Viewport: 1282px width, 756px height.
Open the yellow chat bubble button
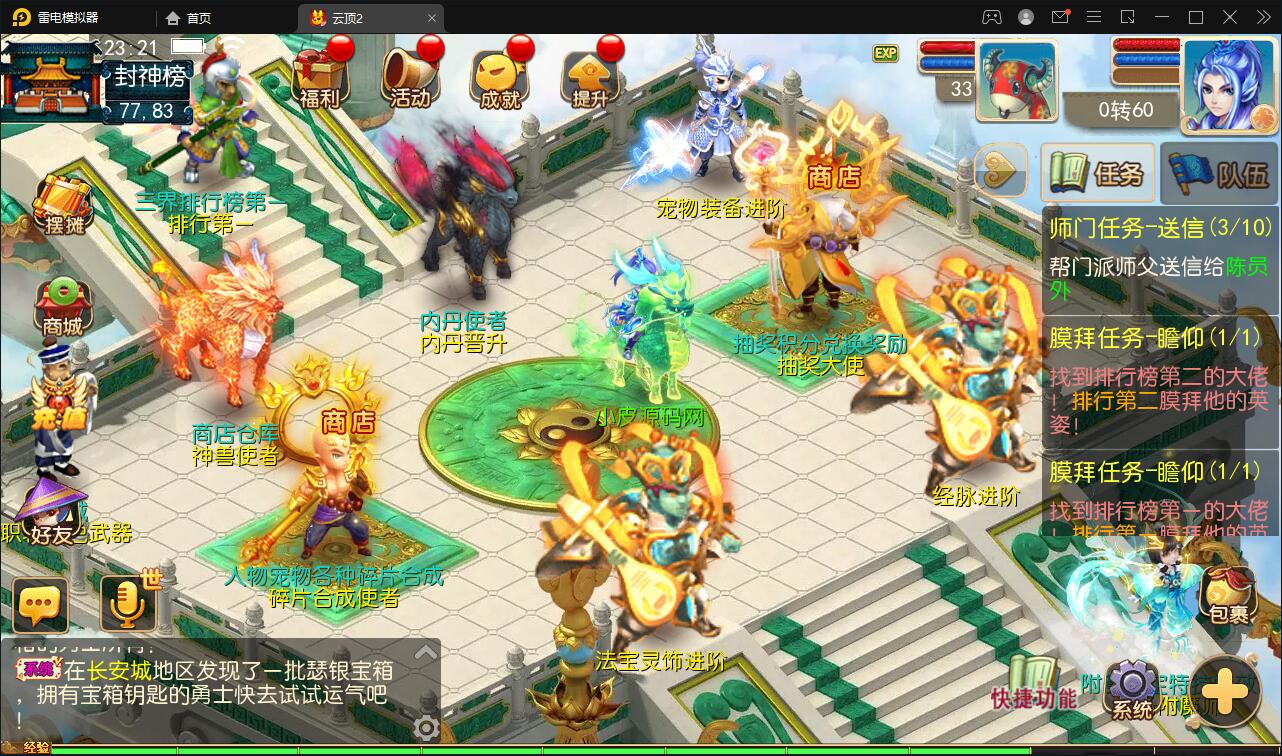[41, 604]
